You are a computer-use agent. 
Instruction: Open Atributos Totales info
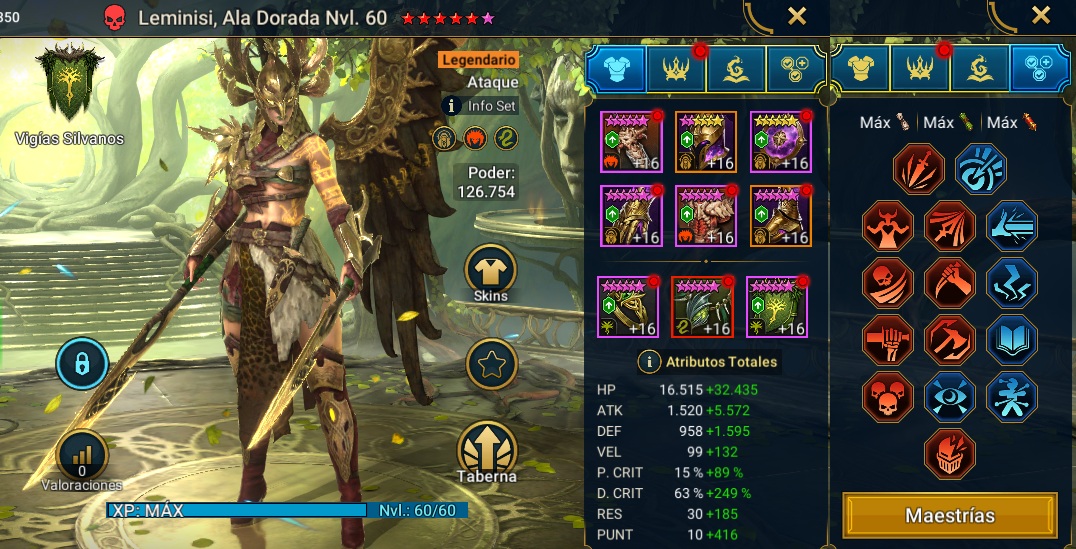650,362
